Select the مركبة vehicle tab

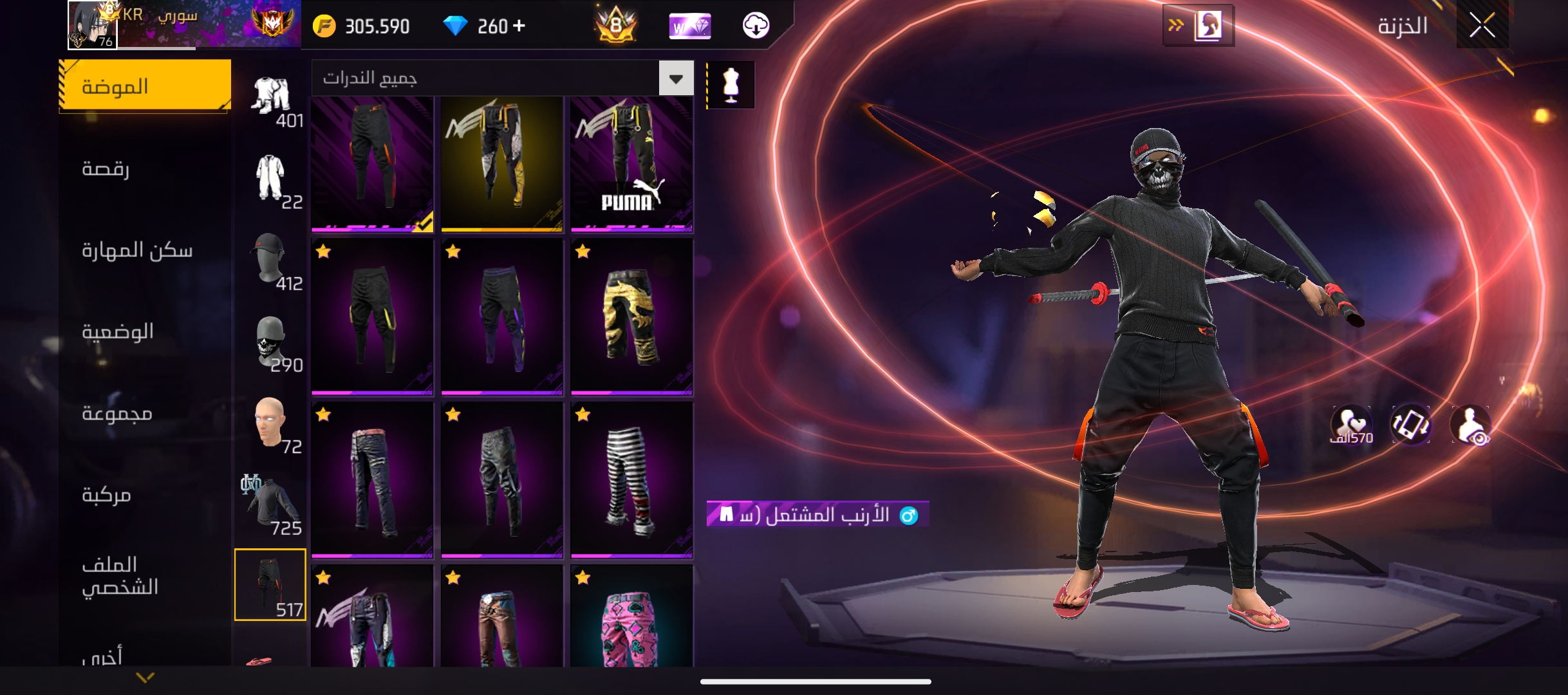point(107,495)
